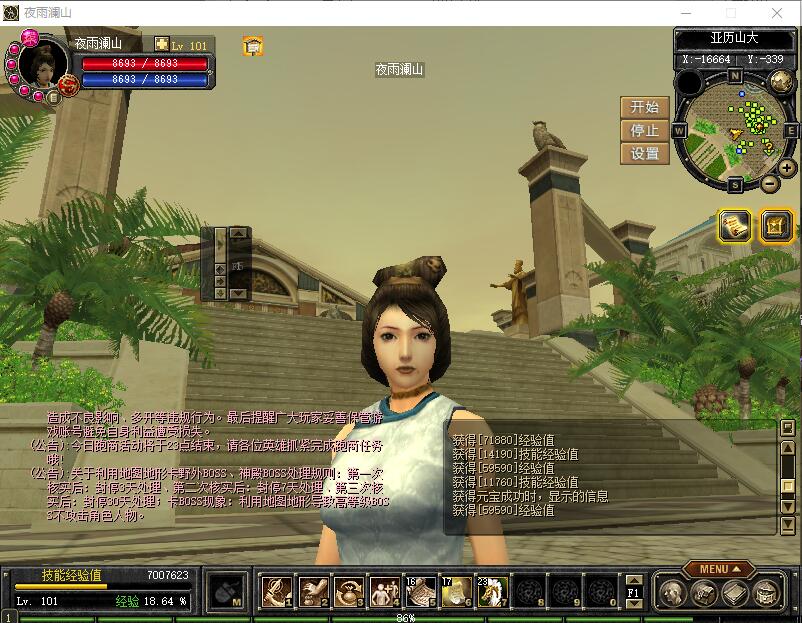
Task: Open the 设置 (settings) button
Action: click(x=645, y=154)
